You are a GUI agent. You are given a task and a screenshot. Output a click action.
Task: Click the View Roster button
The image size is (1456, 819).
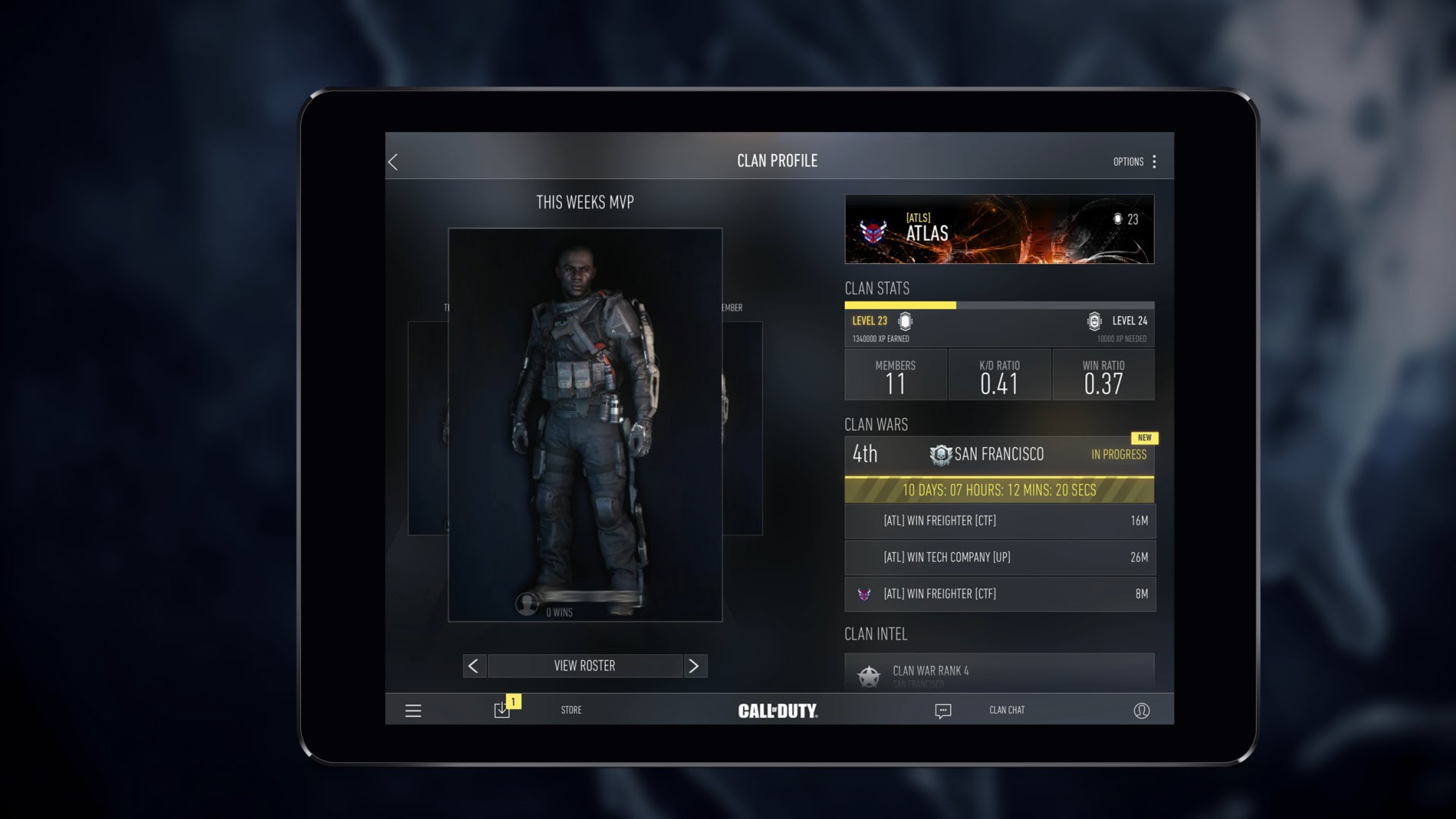[585, 666]
